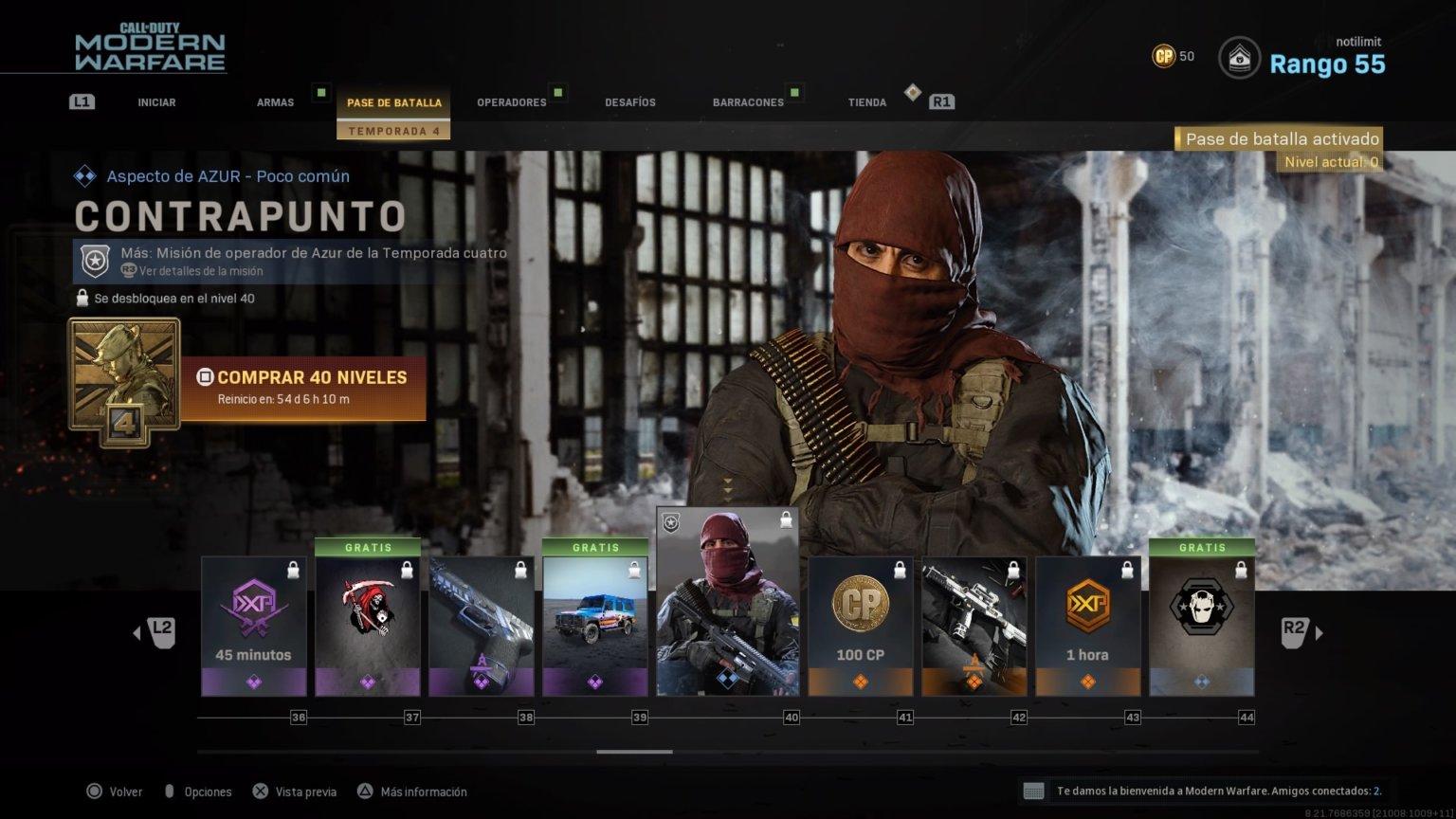Switch to the DESAFÍOS tab
Viewport: 1456px width, 819px height.
point(630,101)
